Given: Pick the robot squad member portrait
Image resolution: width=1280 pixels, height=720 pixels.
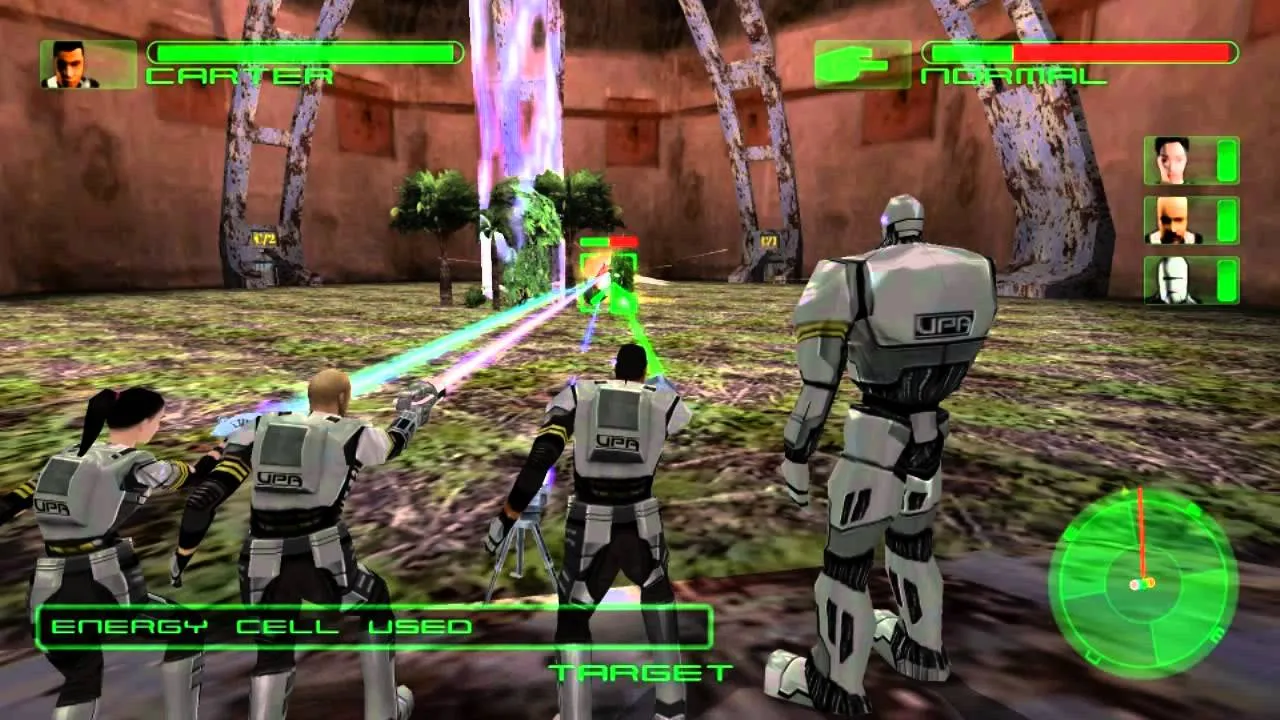Looking at the screenshot, I should pos(1172,280).
